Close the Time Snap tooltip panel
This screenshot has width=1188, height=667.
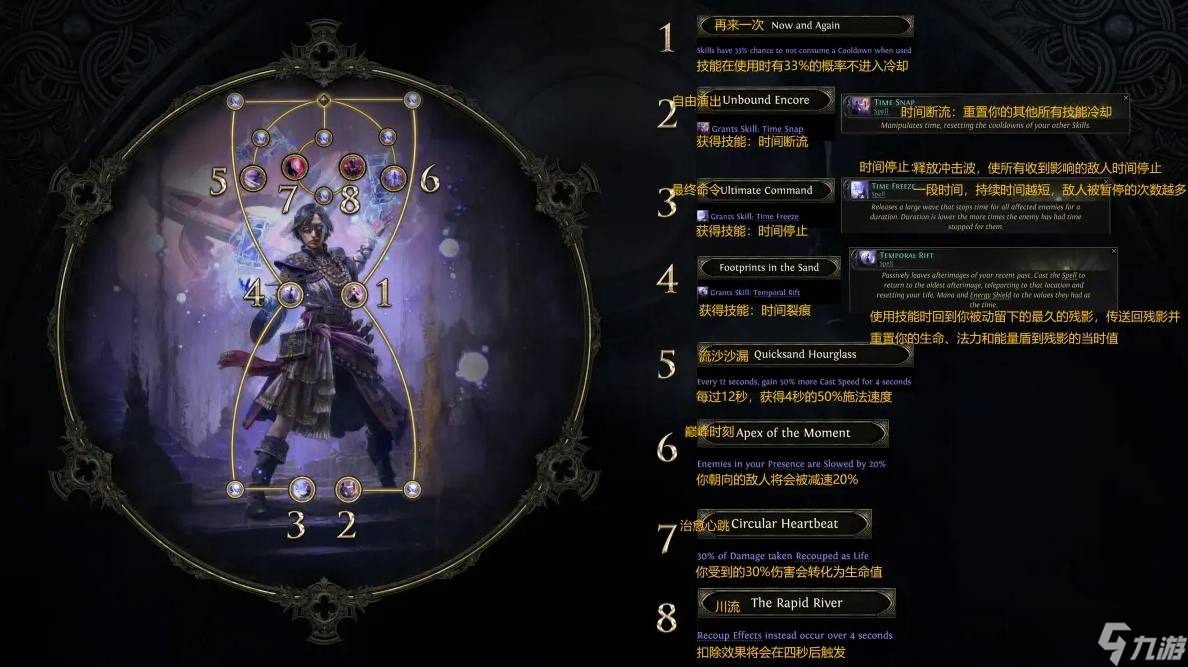[x=1125, y=98]
